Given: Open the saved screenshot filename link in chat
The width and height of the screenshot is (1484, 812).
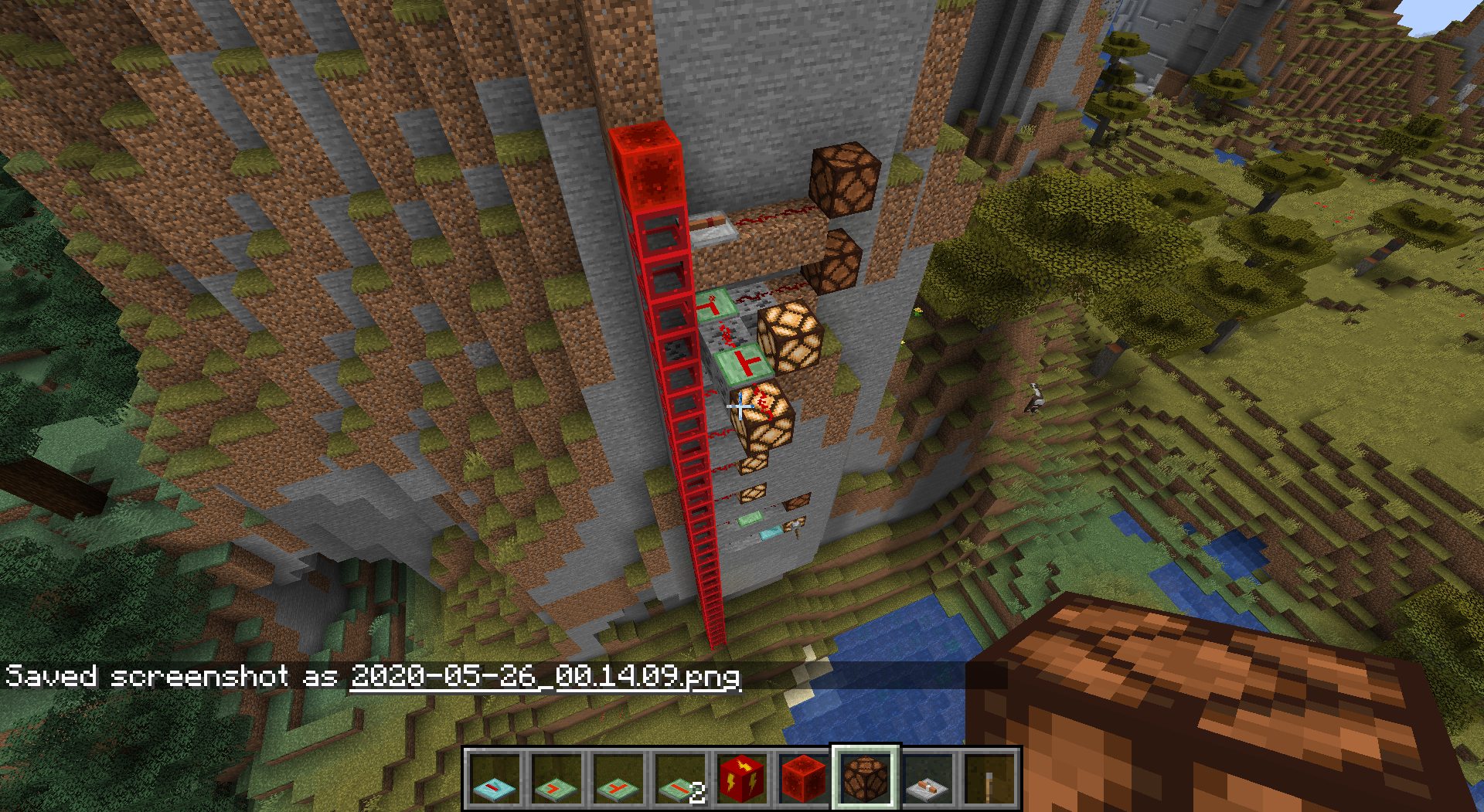Looking at the screenshot, I should pos(545,677).
